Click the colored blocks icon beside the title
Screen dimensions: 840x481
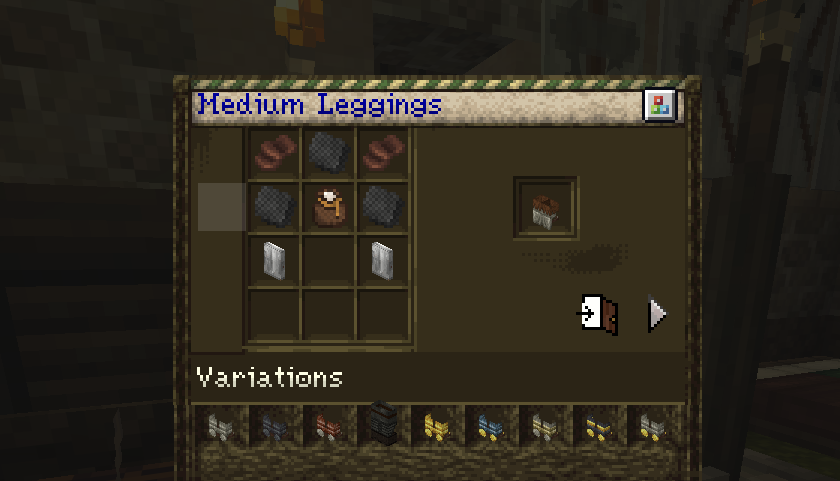659,105
